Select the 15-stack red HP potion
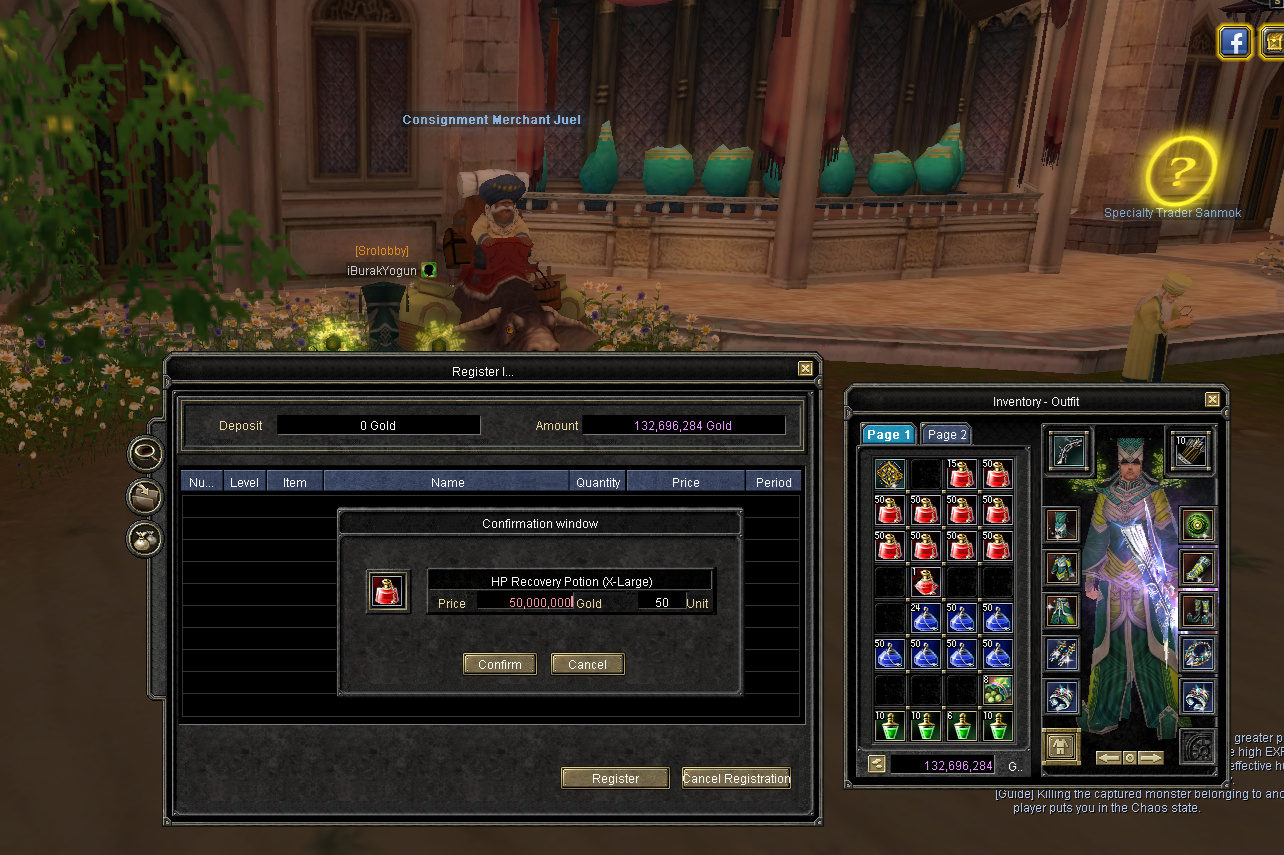This screenshot has width=1284, height=855. (x=961, y=474)
